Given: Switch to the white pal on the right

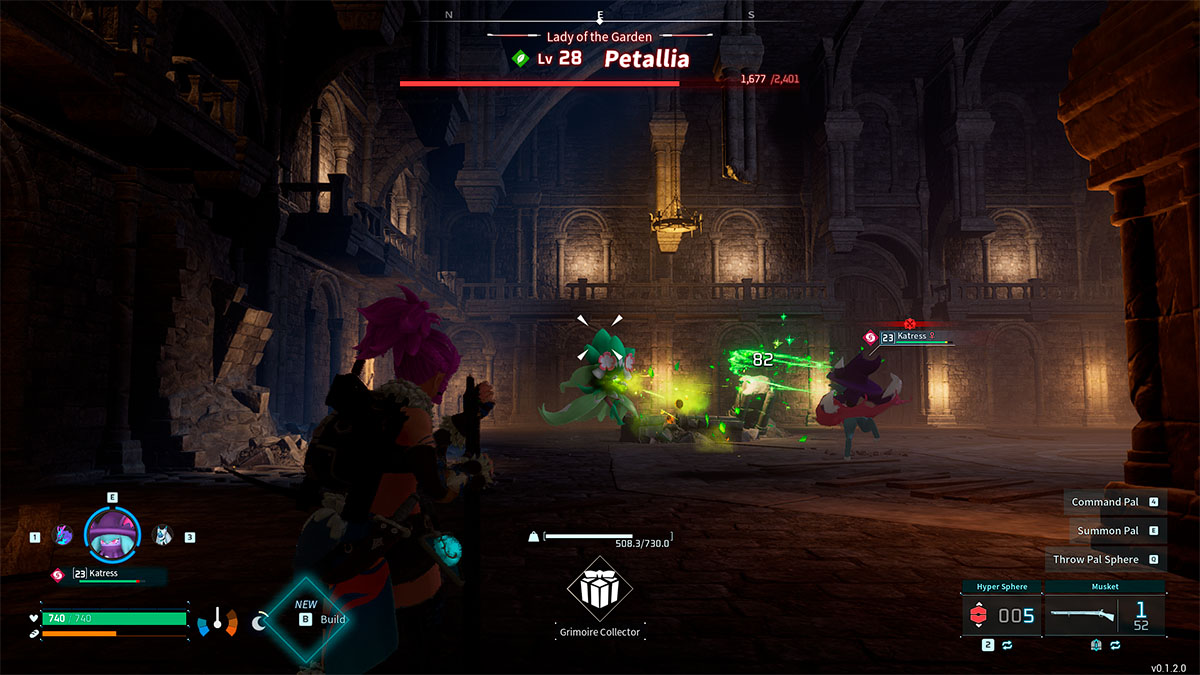Looking at the screenshot, I should pos(162,536).
